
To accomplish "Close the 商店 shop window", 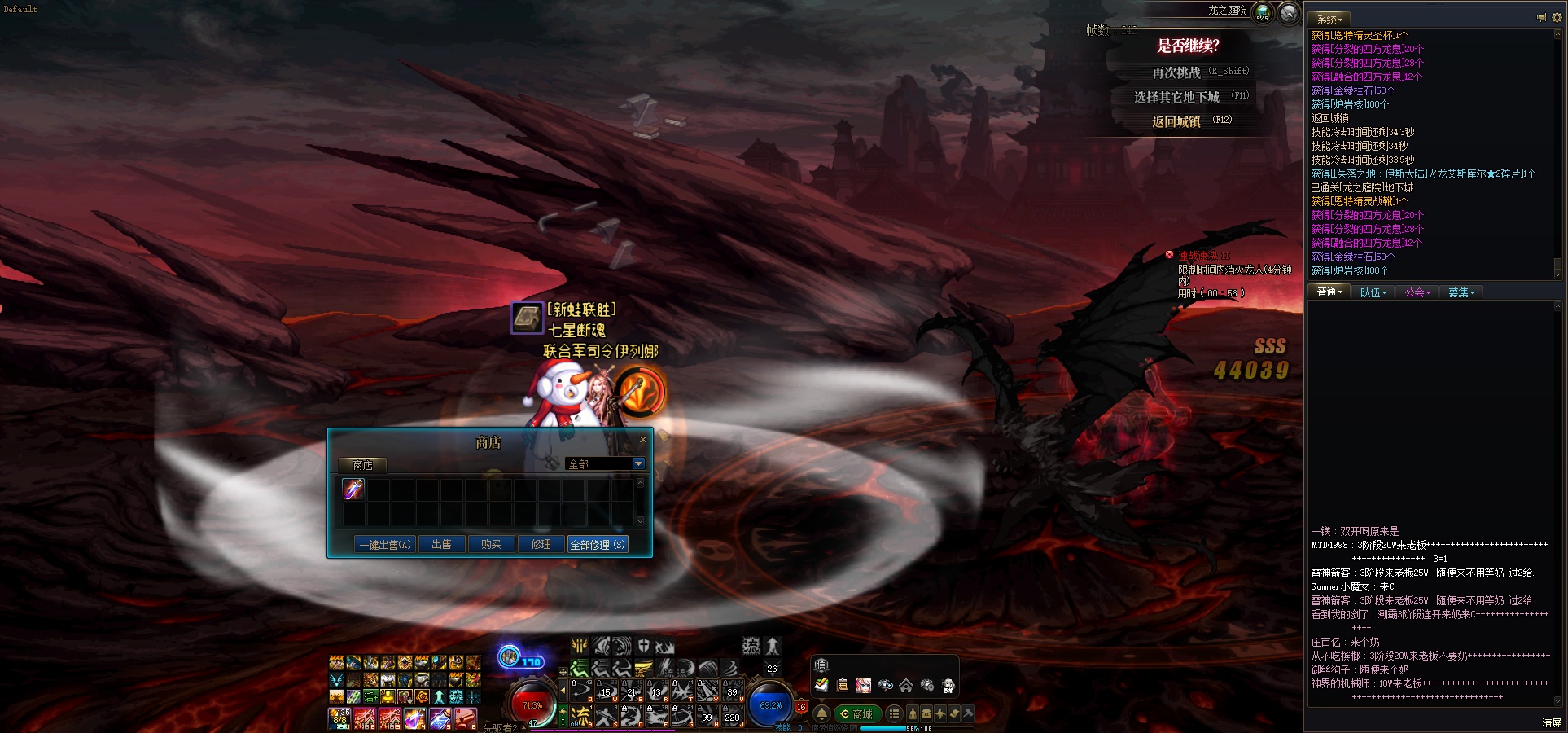I will coord(642,440).
